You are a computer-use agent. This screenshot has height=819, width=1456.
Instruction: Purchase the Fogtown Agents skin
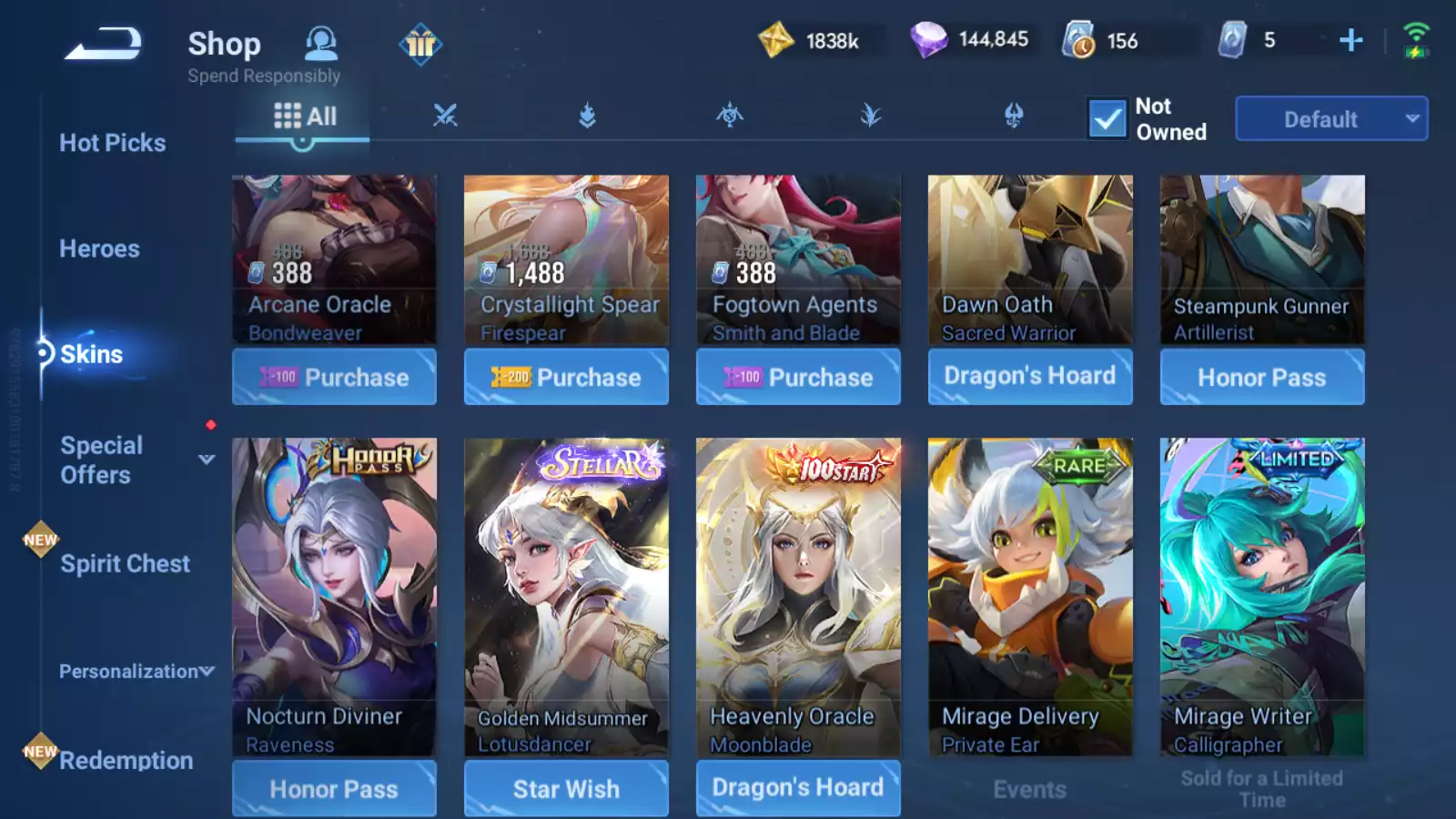point(798,377)
